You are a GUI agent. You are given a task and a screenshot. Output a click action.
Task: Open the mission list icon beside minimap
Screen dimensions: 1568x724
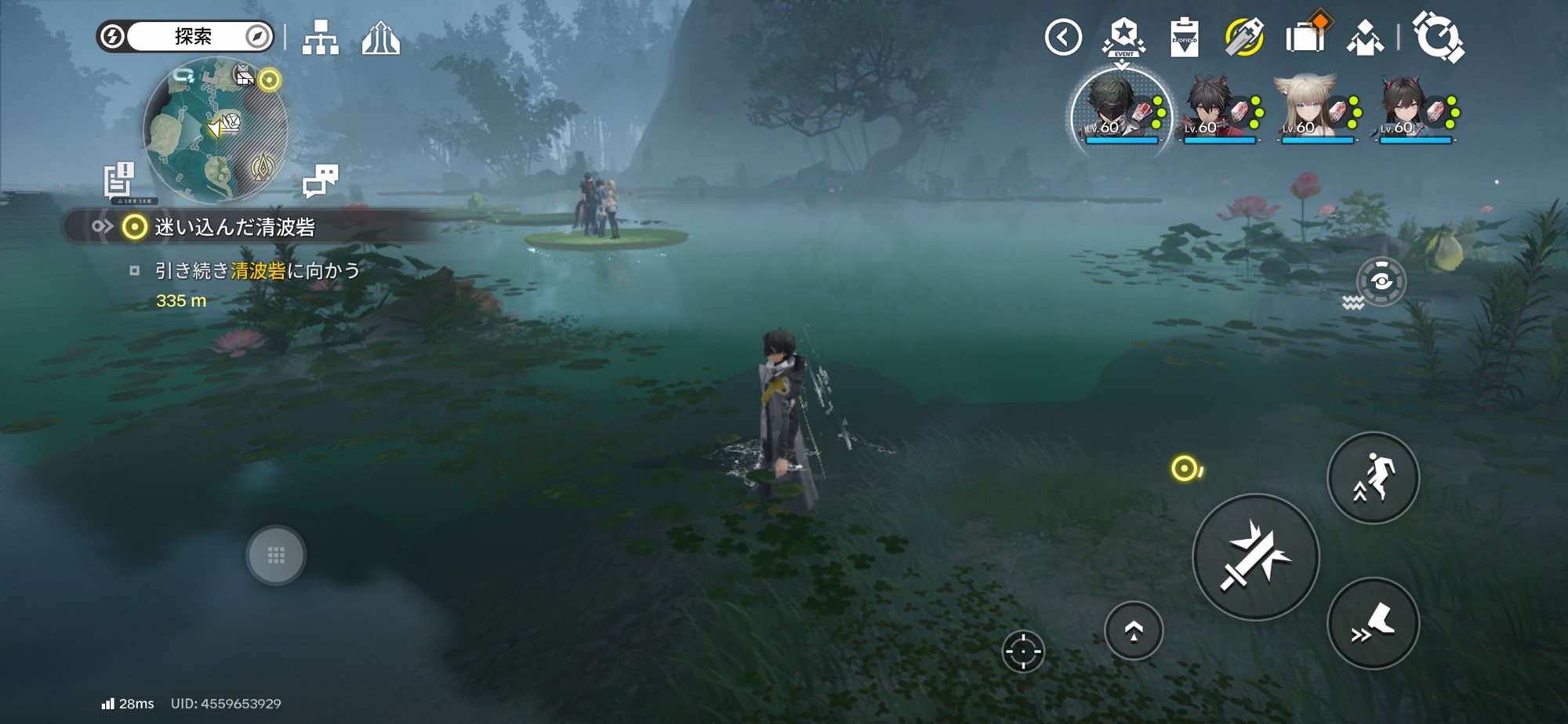pos(120,179)
